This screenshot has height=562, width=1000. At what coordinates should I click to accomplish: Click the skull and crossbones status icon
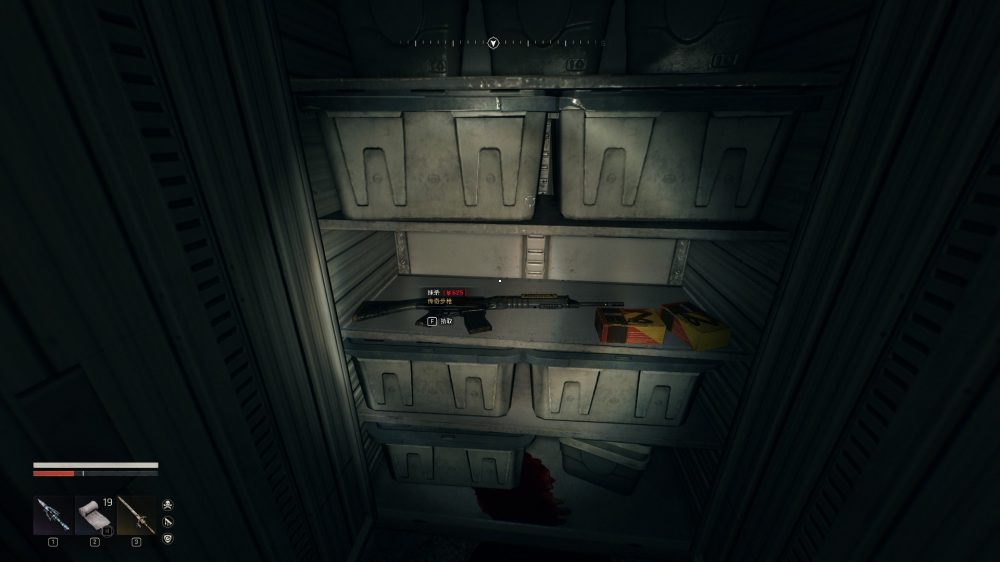[x=167, y=505]
